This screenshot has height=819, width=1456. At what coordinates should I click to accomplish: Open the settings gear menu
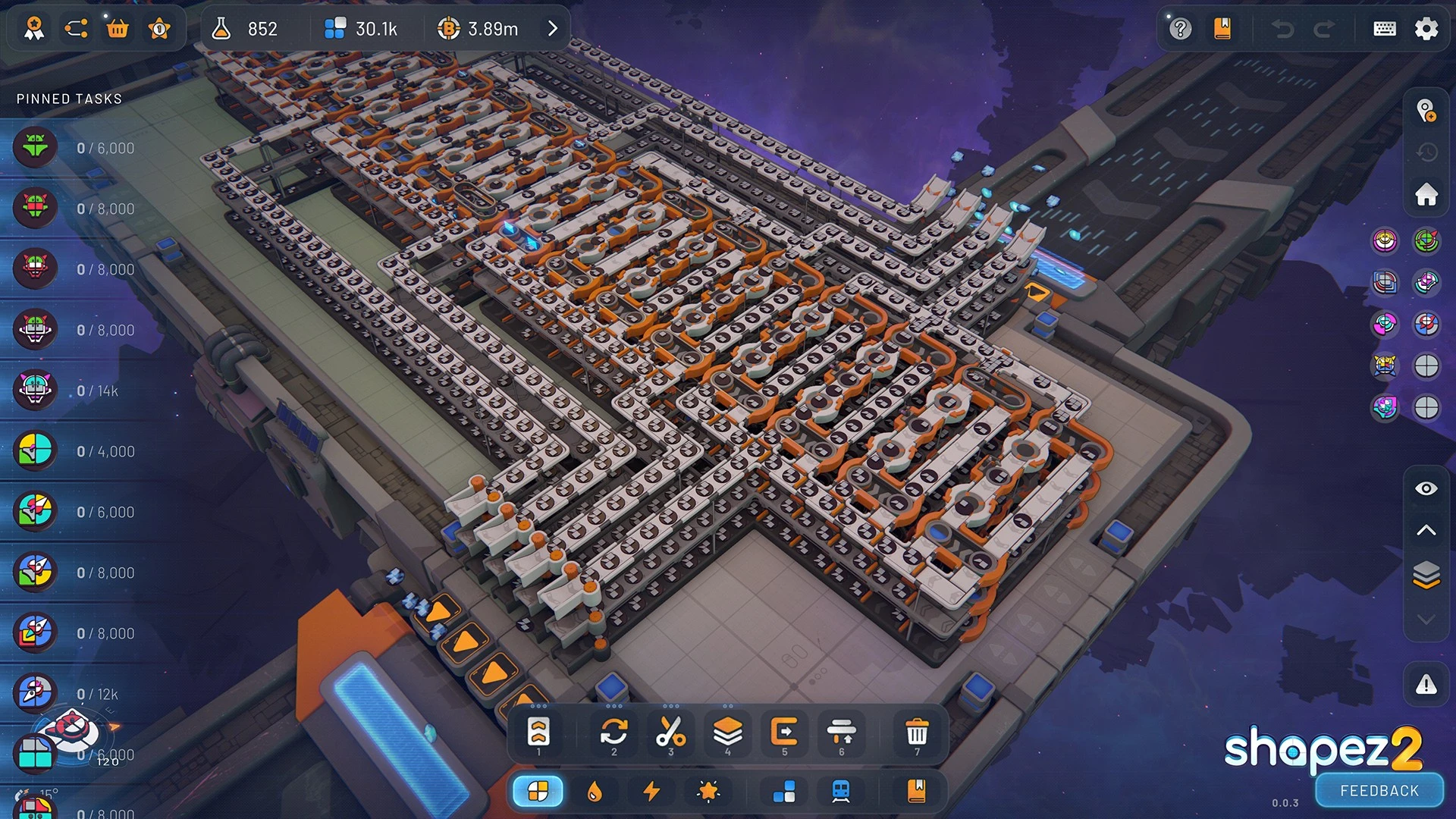coord(1426,29)
